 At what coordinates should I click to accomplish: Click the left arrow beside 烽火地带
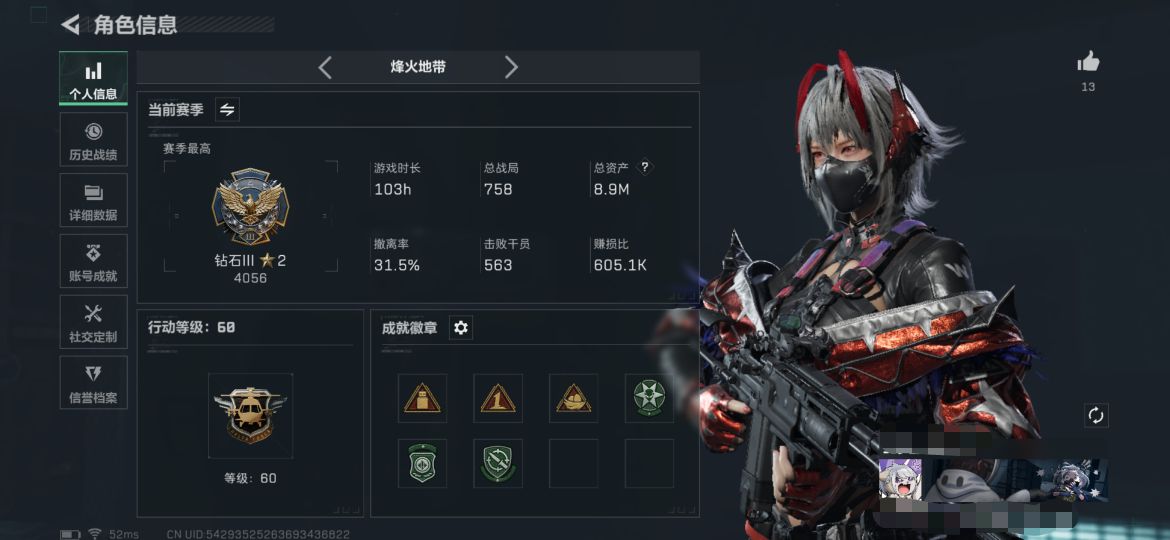pyautogui.click(x=325, y=67)
